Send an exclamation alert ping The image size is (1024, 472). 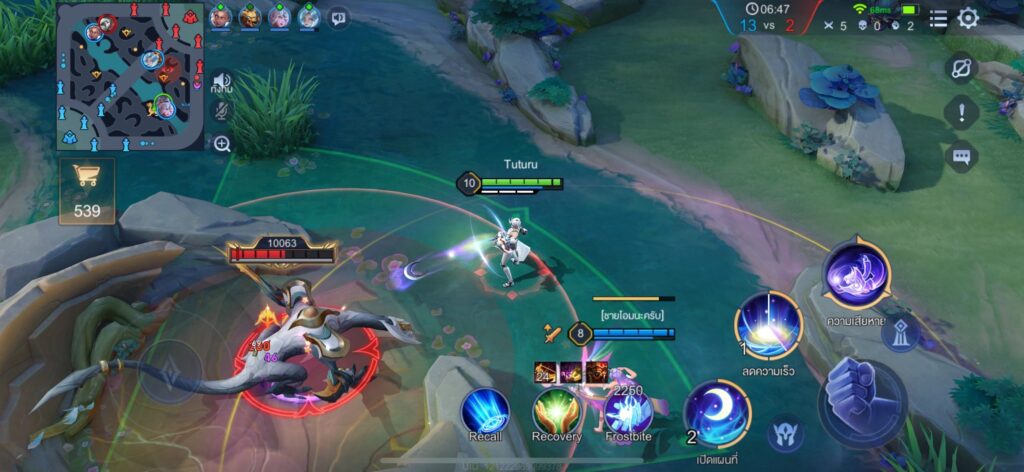(x=961, y=112)
